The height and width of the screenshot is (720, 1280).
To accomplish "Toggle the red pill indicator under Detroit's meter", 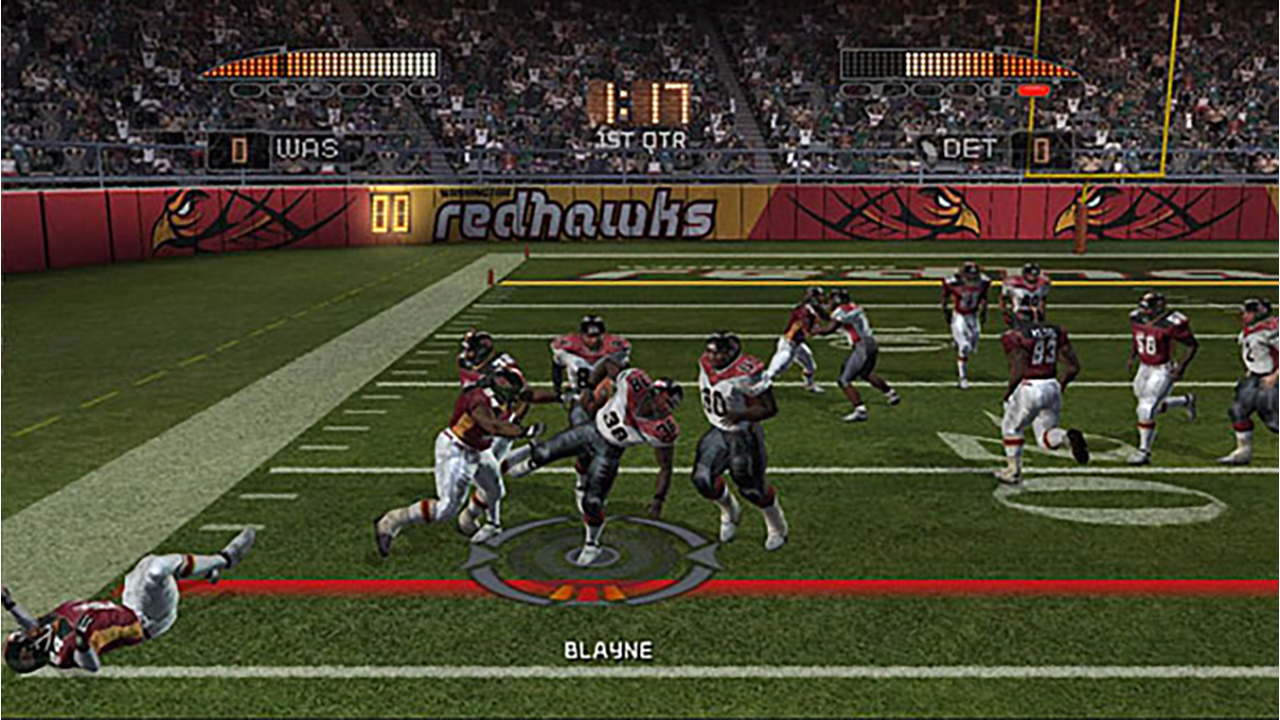I will coord(1034,90).
